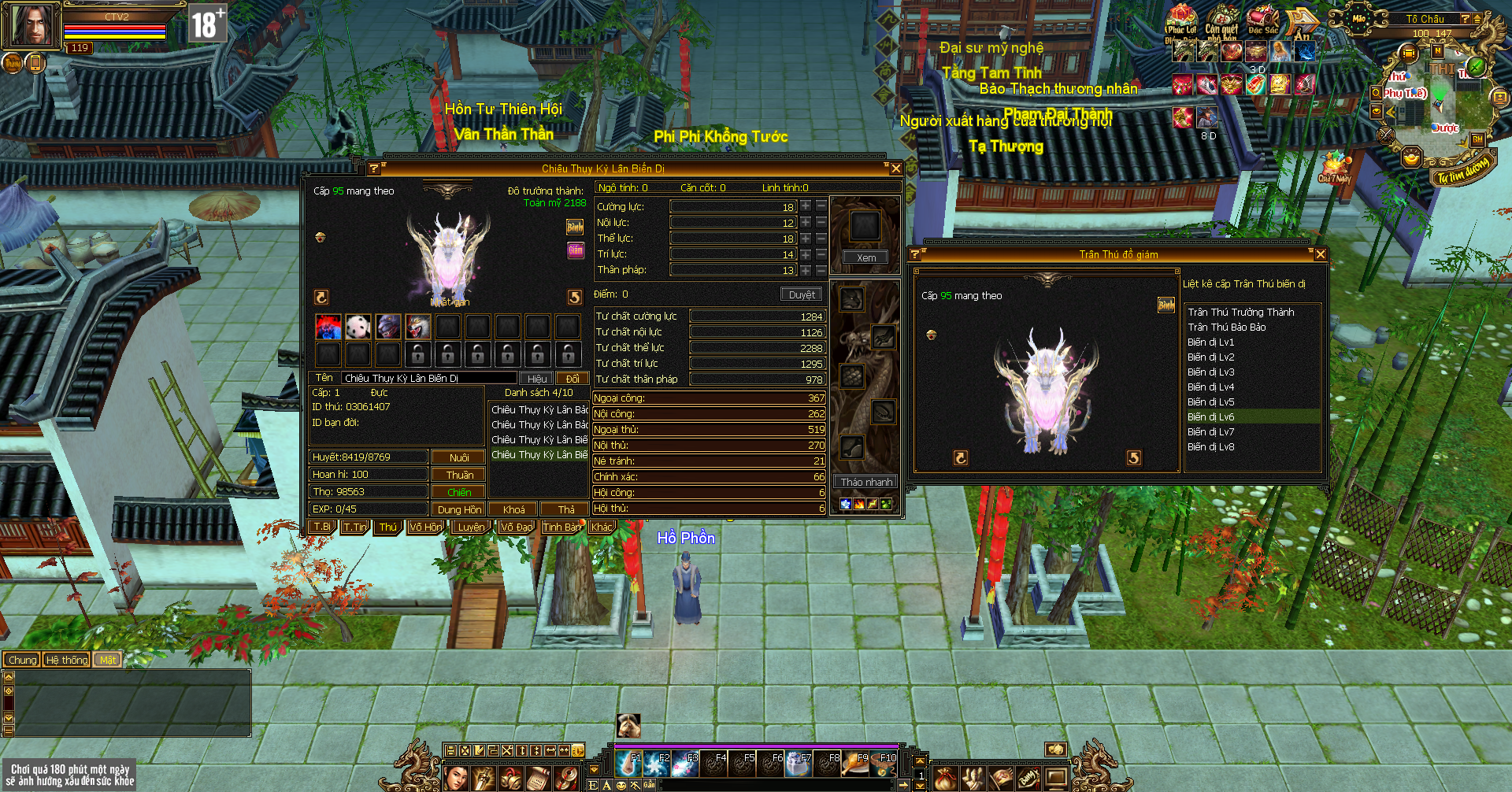Release the pet with Thả
This screenshot has width=1512, height=792.
(x=565, y=509)
